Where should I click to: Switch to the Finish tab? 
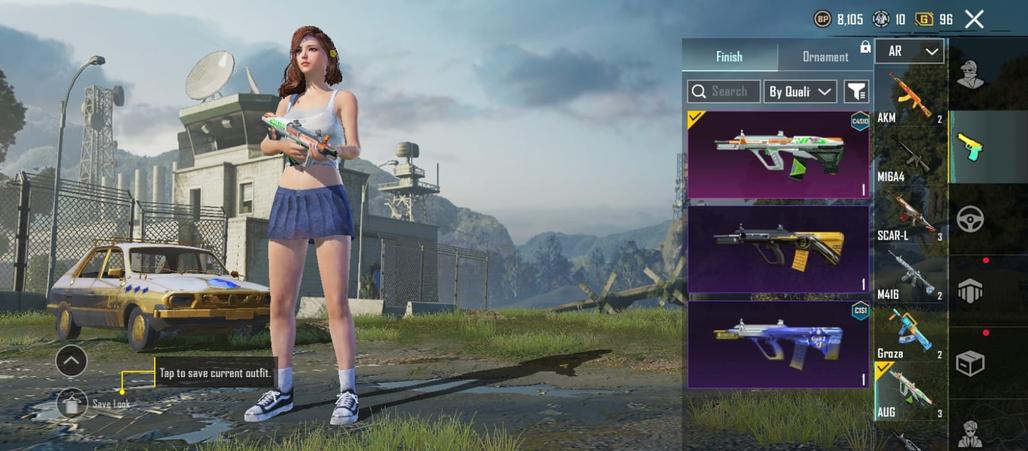pos(729,57)
